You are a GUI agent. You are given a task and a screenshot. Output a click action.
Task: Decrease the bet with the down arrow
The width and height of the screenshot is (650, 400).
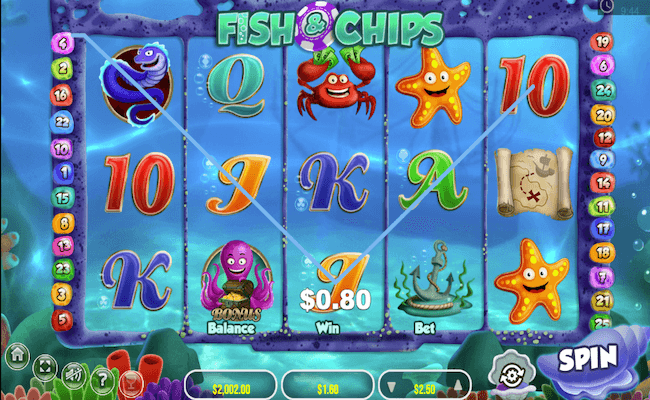[392, 386]
